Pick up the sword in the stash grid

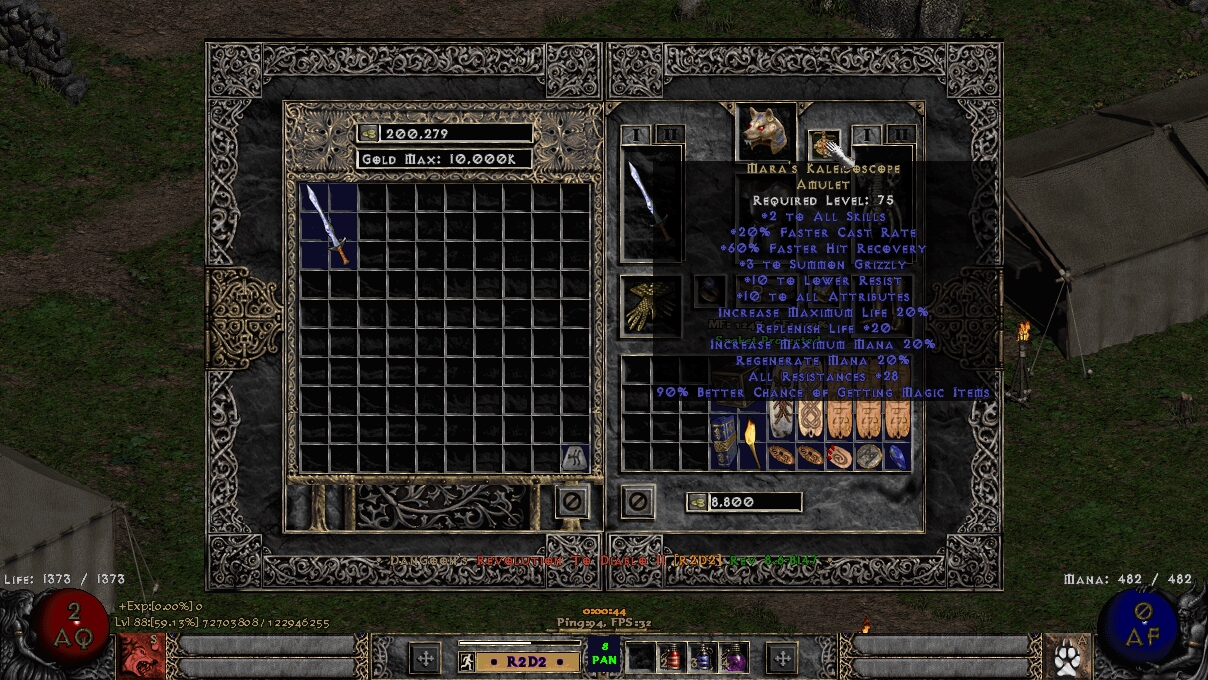click(329, 225)
